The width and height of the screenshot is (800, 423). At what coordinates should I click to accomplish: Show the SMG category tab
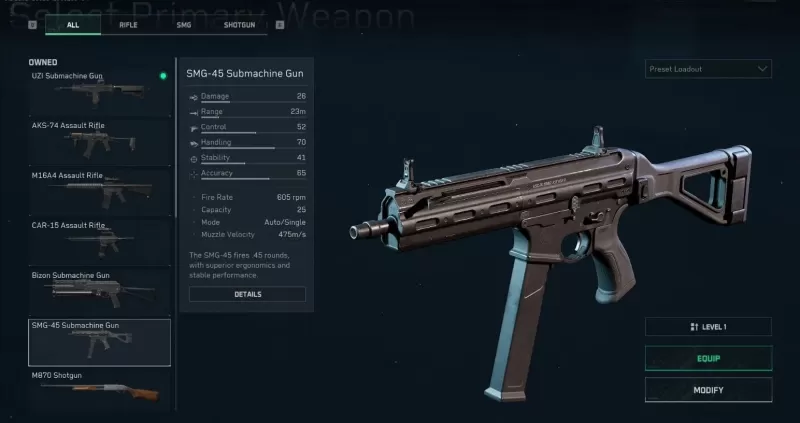coord(181,25)
